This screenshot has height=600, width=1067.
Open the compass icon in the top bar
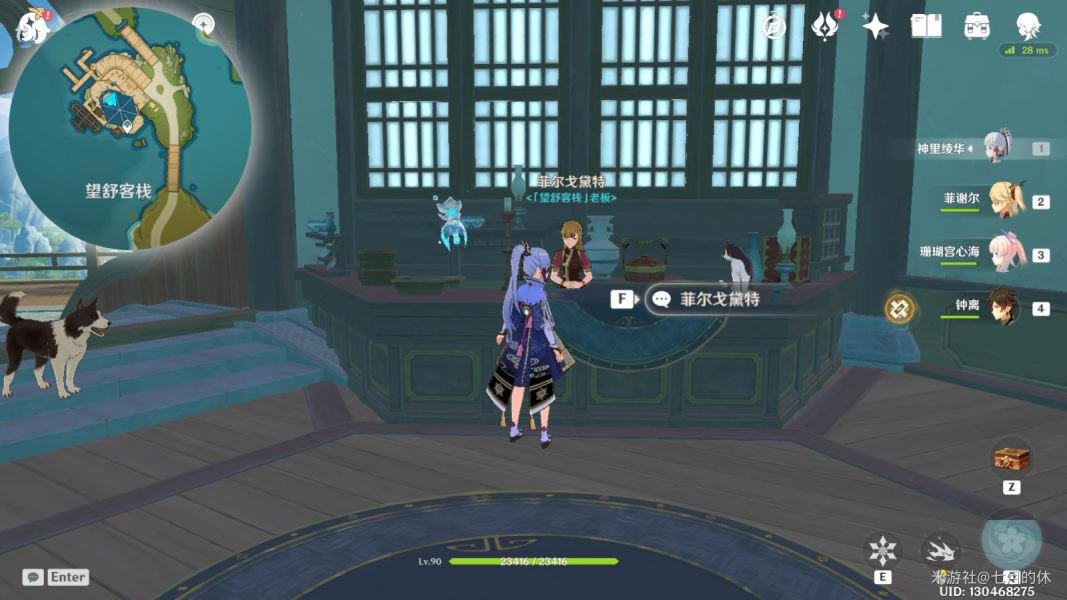point(773,27)
